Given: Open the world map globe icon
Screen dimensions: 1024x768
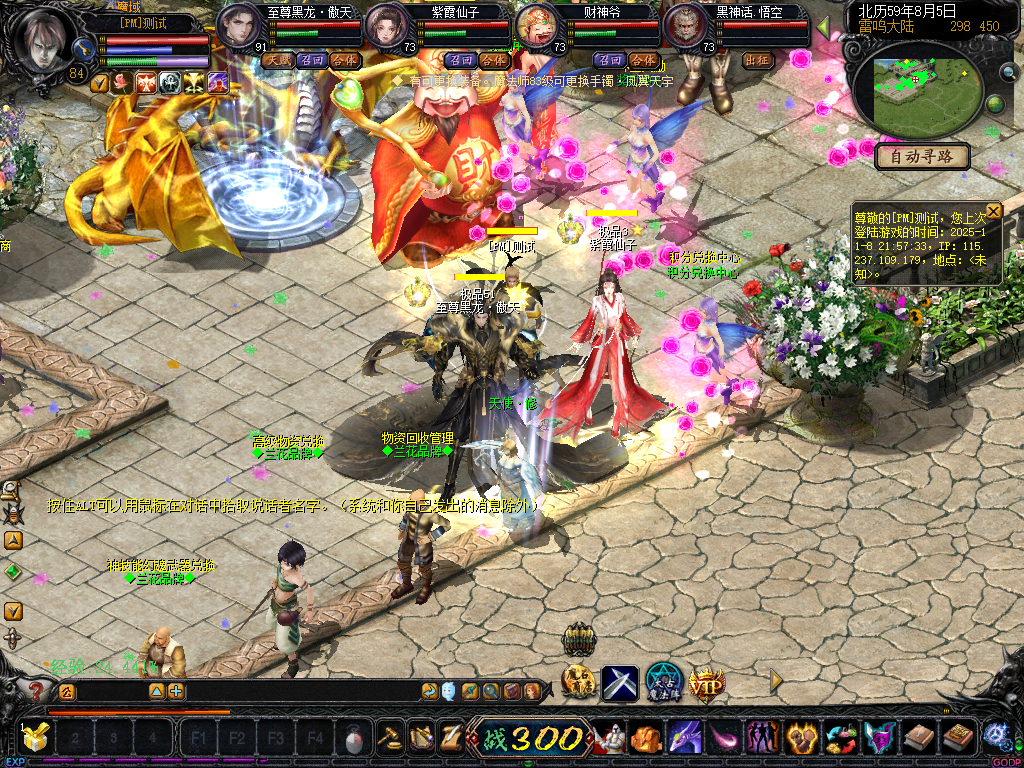Looking at the screenshot, I should click(x=996, y=105).
